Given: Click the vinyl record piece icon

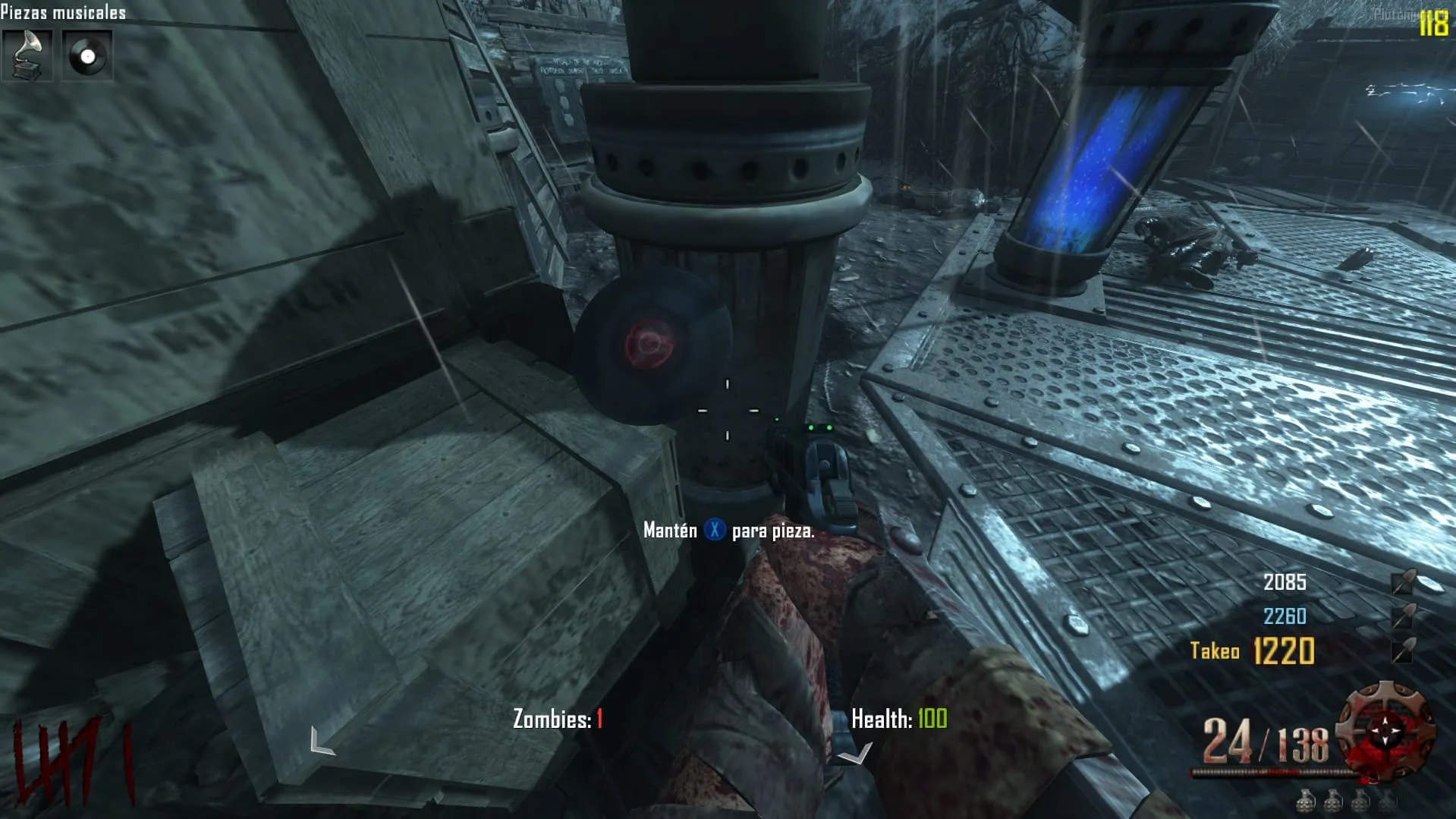Looking at the screenshot, I should coord(87,55).
